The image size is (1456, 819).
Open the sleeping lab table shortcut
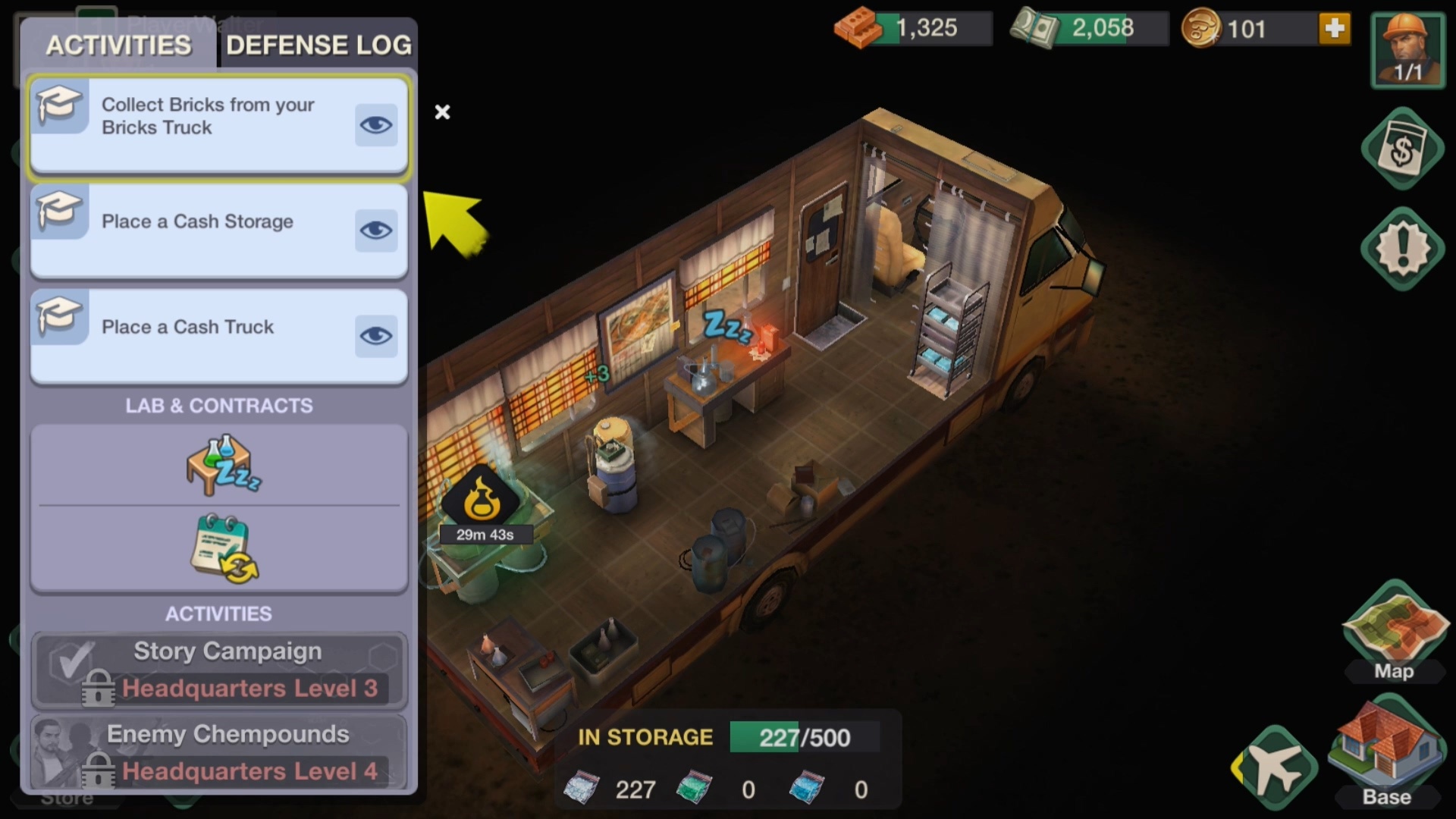(222, 464)
